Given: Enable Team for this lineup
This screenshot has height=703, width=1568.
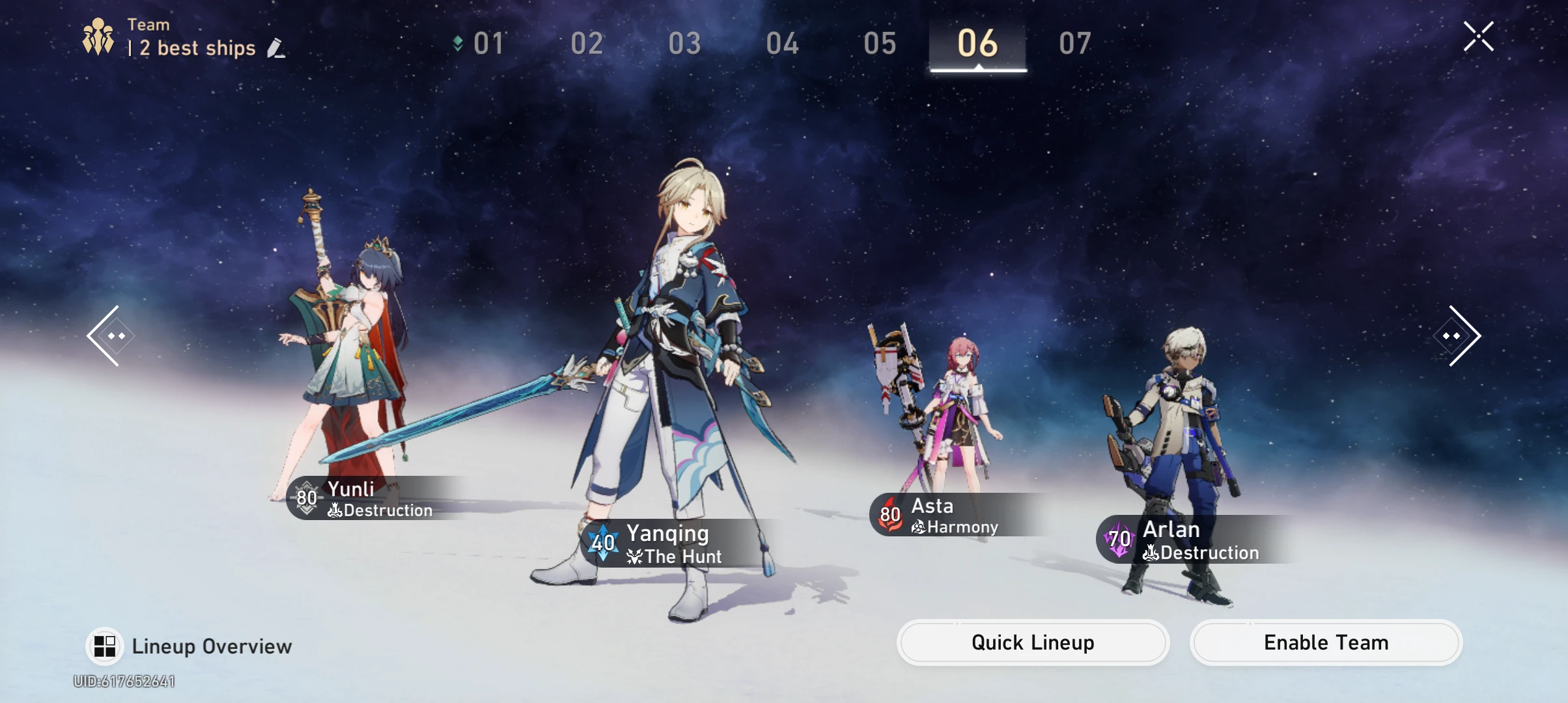Looking at the screenshot, I should click(1326, 642).
